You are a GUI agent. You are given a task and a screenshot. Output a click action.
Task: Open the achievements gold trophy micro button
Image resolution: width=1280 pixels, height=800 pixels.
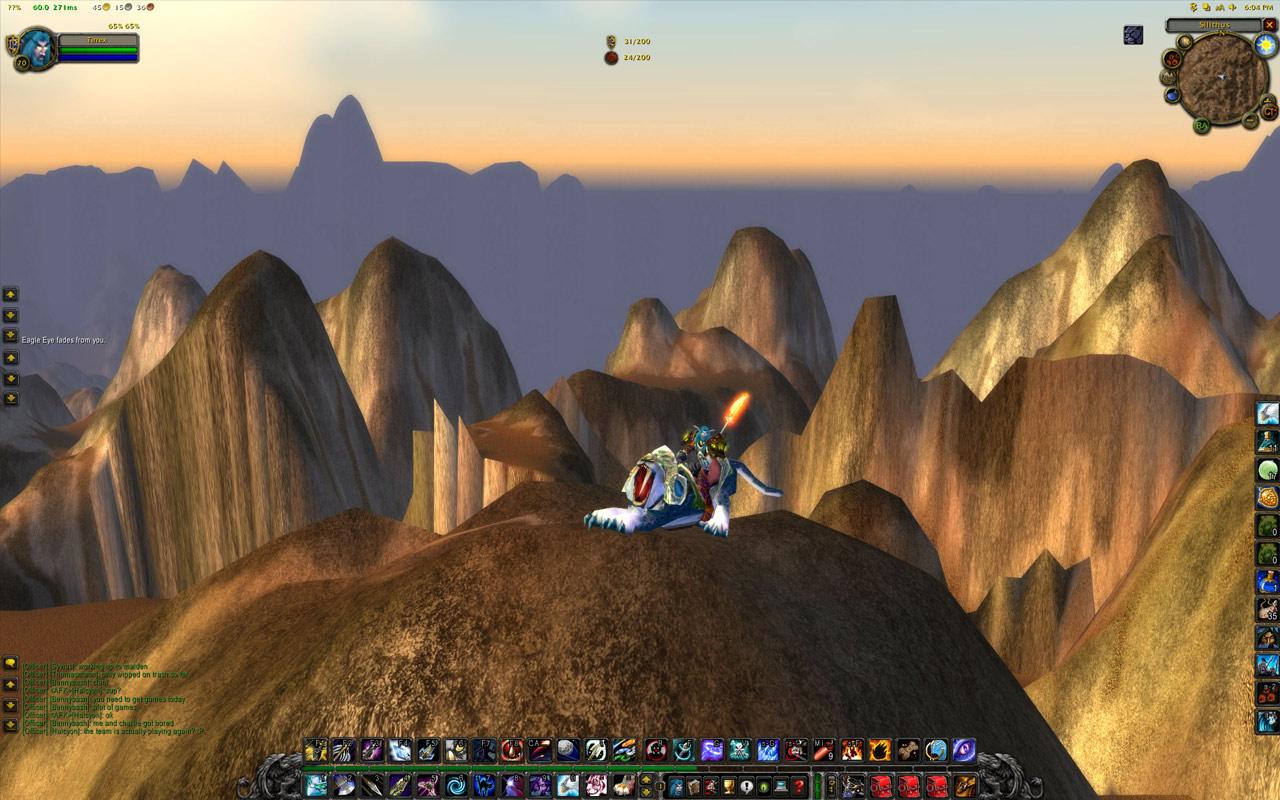pos(729,786)
